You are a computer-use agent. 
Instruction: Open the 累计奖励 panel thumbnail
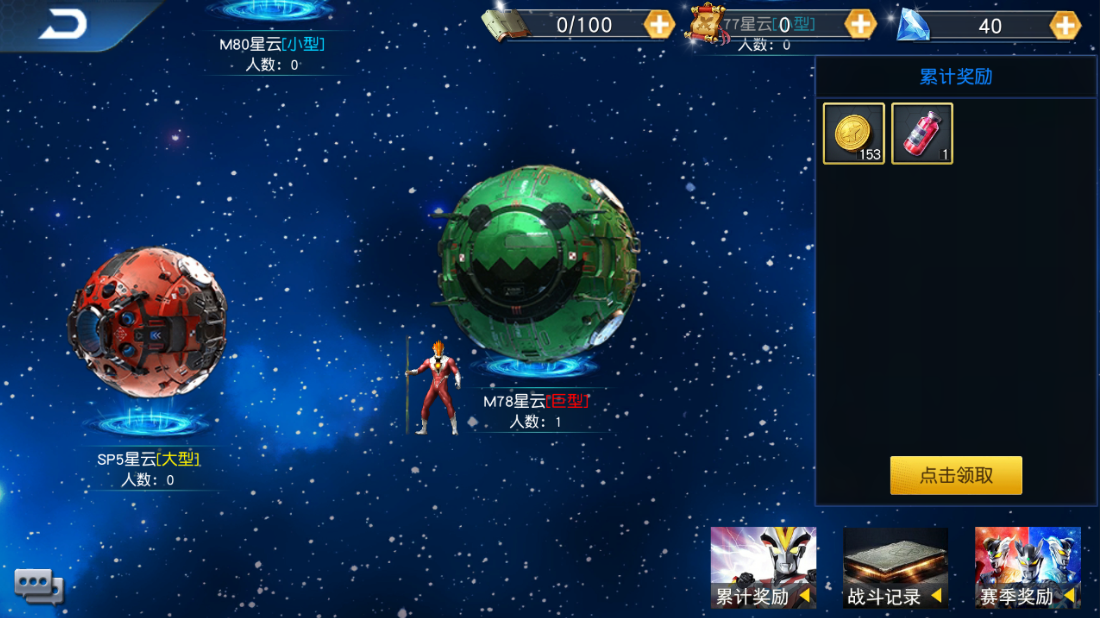tap(763, 567)
